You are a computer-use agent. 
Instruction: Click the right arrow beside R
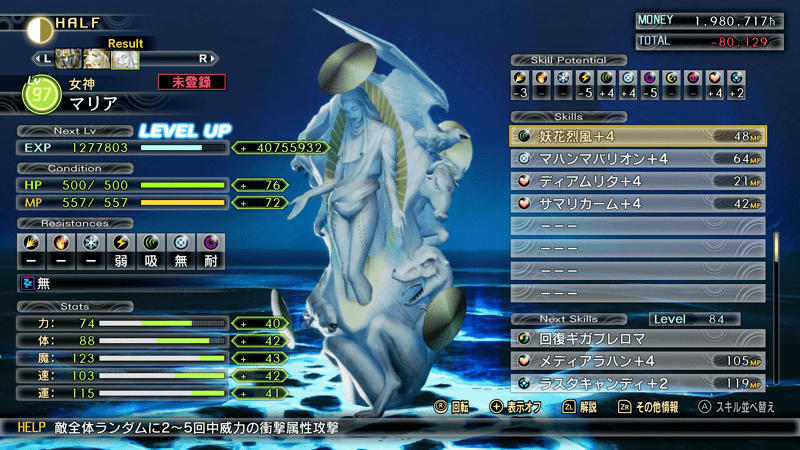point(215,59)
